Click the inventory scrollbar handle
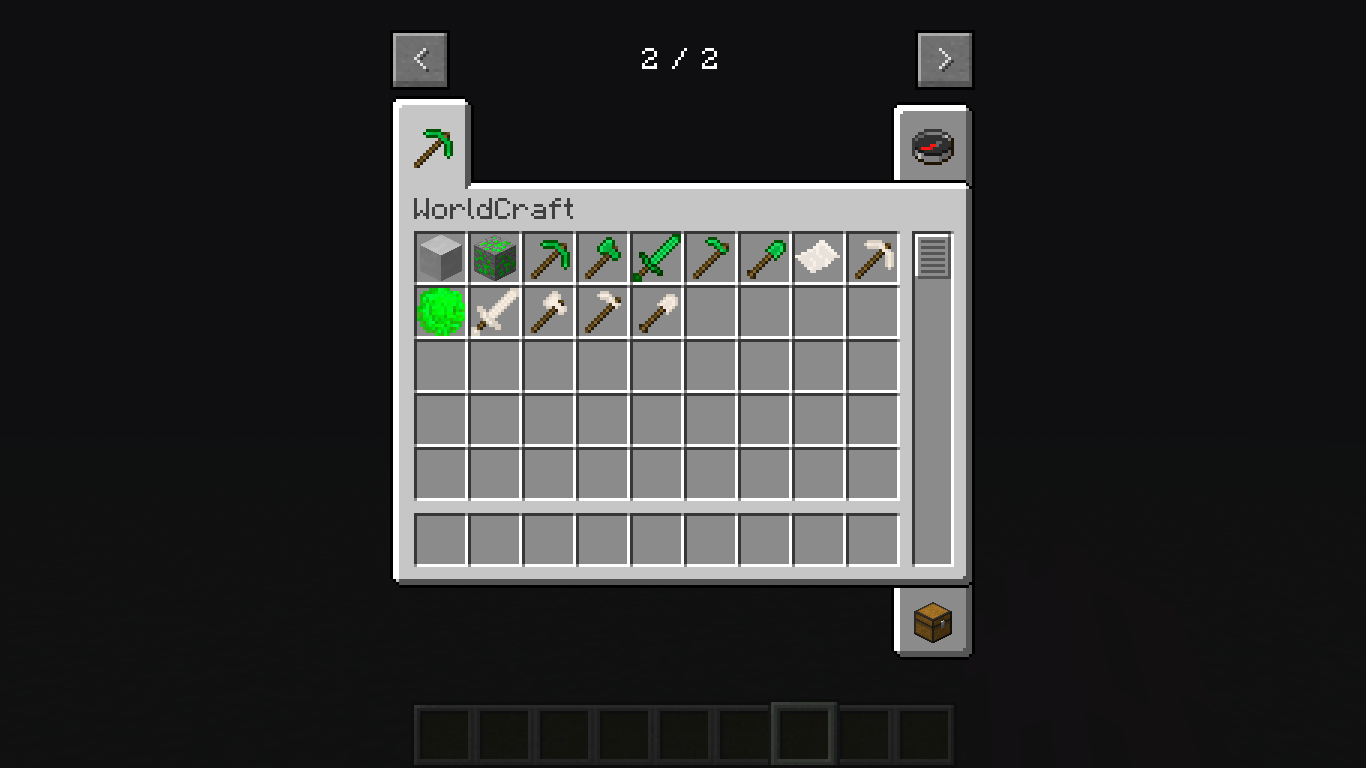The width and height of the screenshot is (1366, 768). point(933,258)
